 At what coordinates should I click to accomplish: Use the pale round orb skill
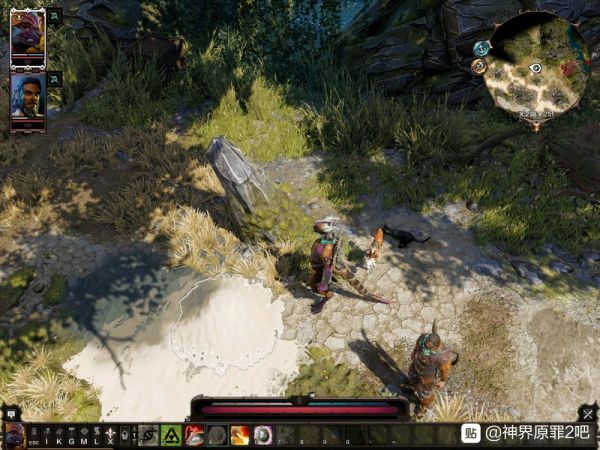point(263,435)
